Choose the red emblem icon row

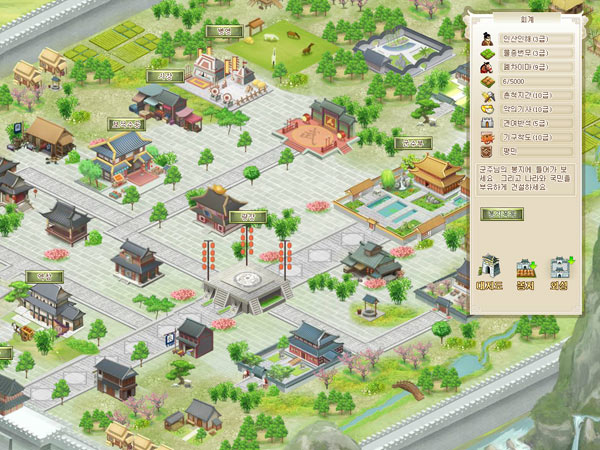509,151
